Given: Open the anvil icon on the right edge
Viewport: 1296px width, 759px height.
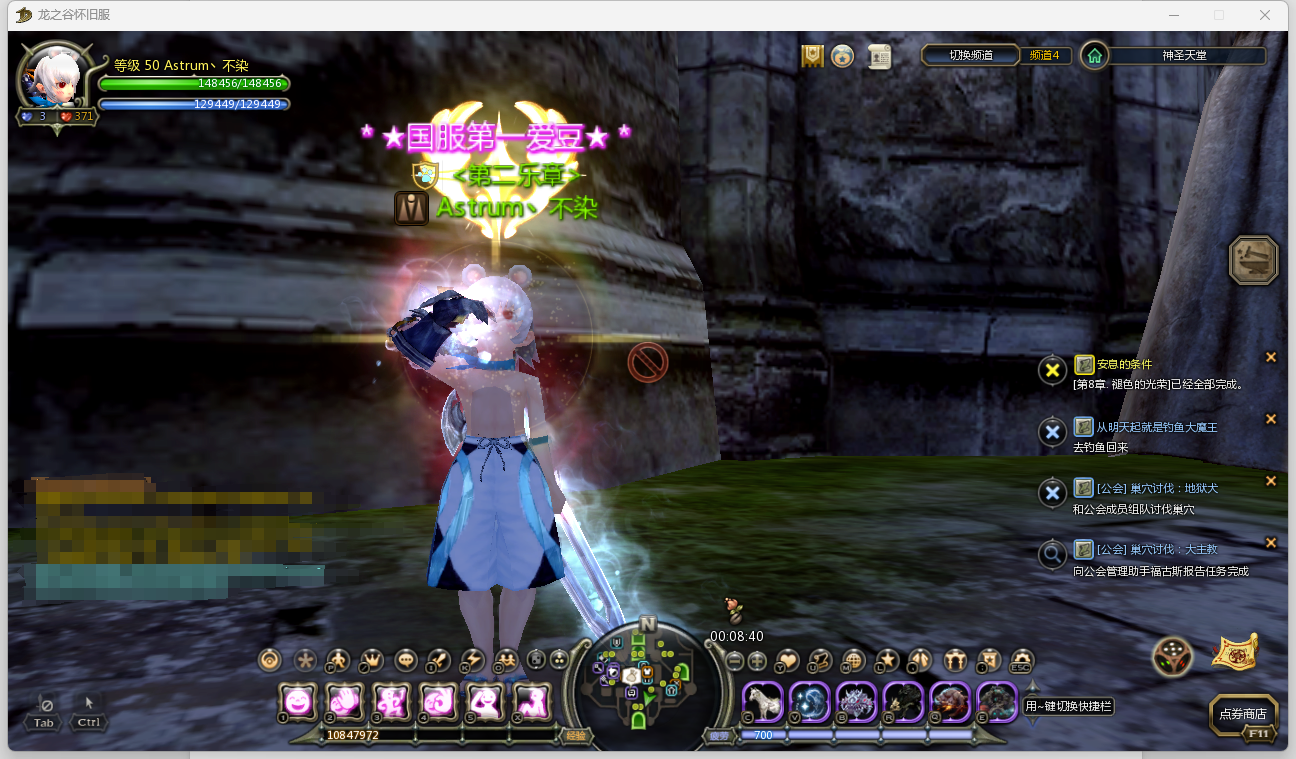Looking at the screenshot, I should pyautogui.click(x=1253, y=260).
